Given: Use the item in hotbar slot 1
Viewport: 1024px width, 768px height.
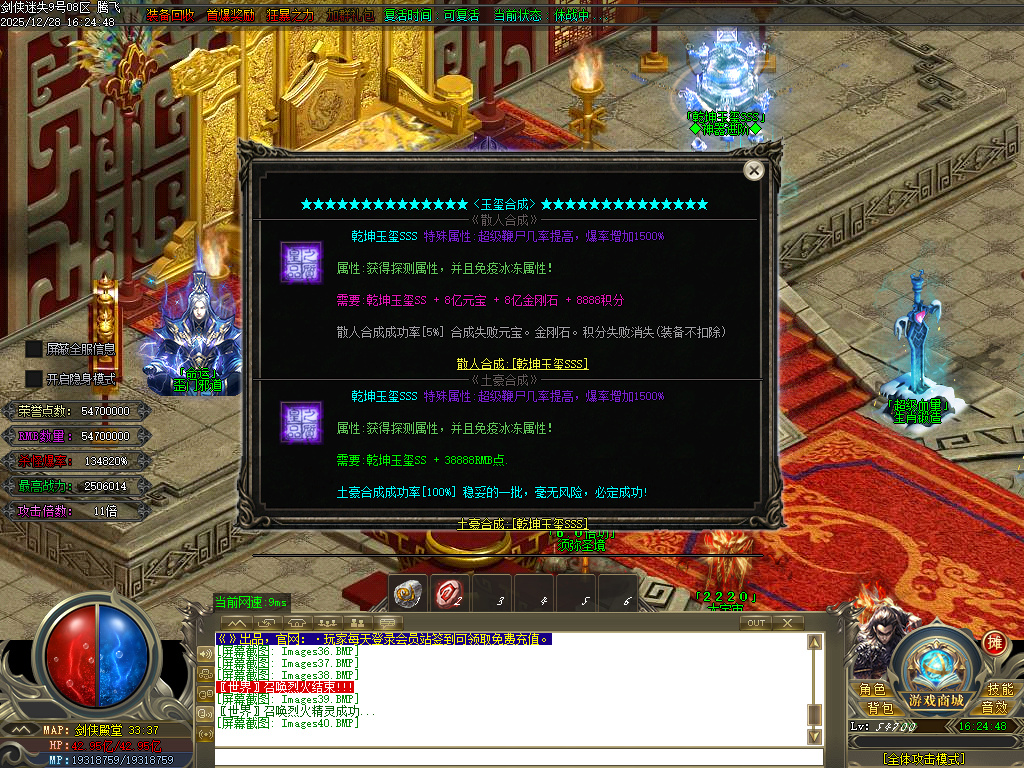Looking at the screenshot, I should (406, 594).
